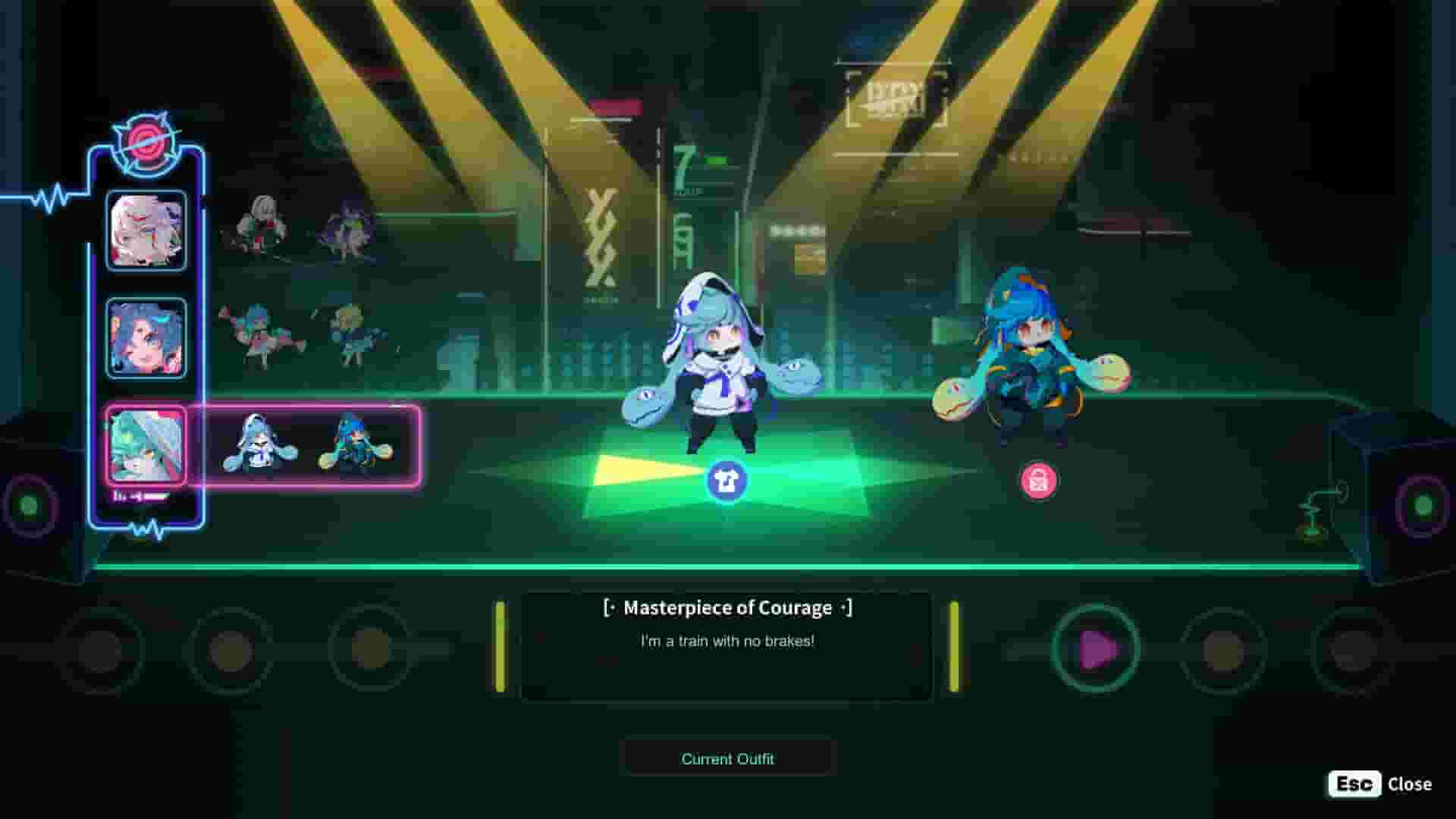Select the blue-haired character portrait
The width and height of the screenshot is (1456, 819).
[x=146, y=334]
